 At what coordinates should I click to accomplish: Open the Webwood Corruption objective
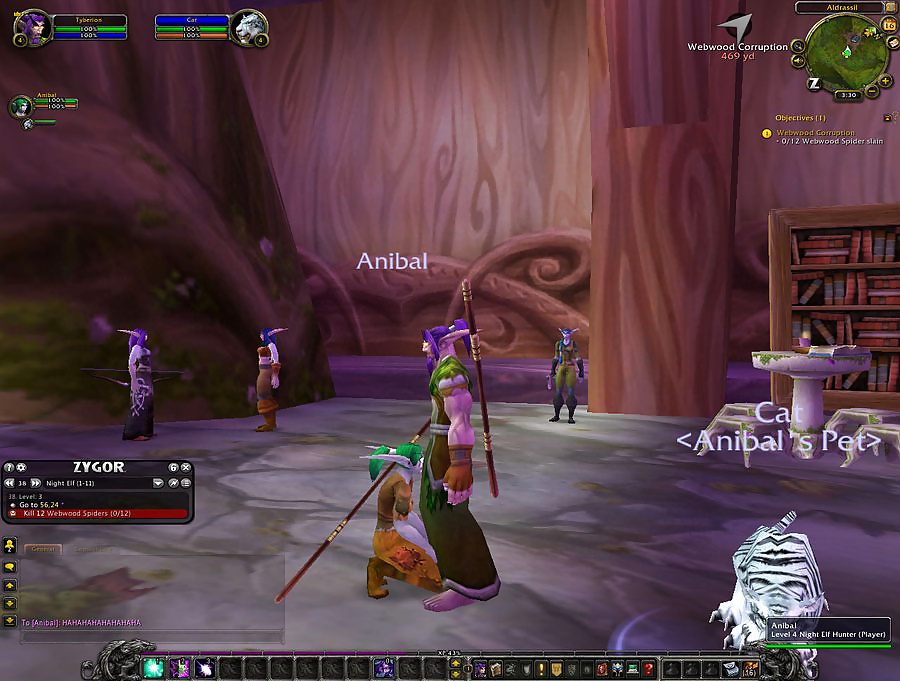click(x=815, y=133)
